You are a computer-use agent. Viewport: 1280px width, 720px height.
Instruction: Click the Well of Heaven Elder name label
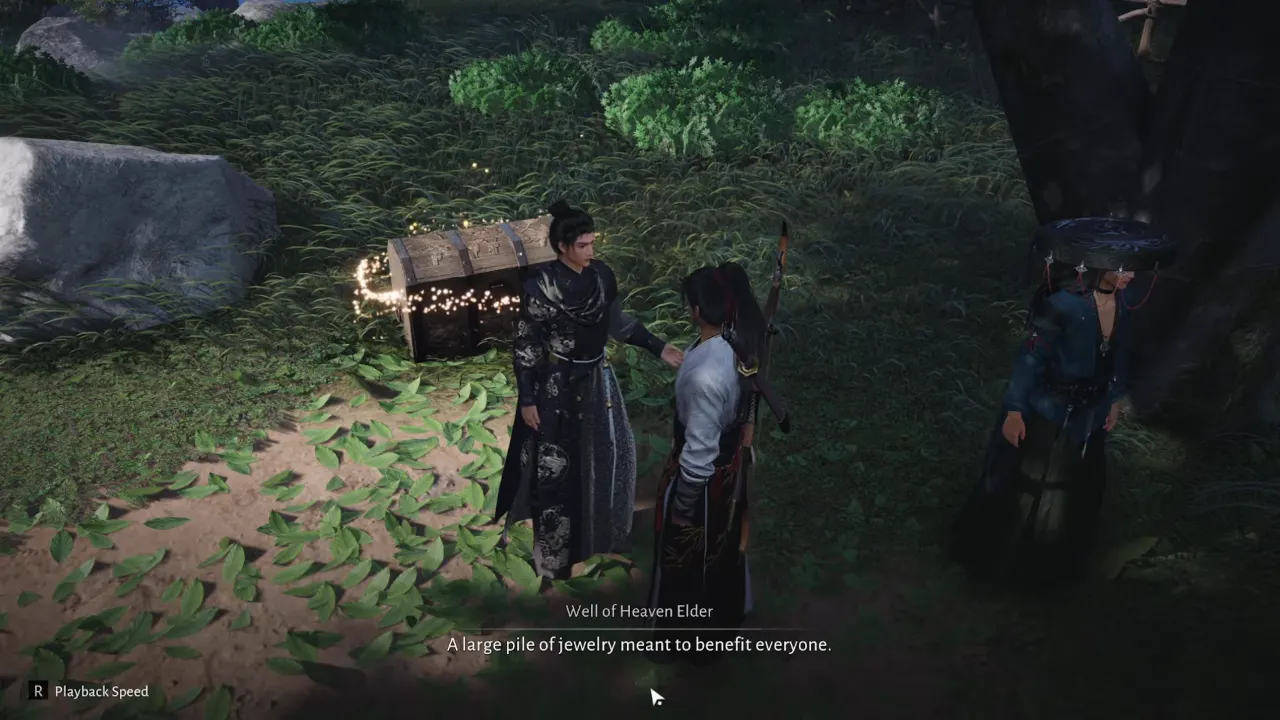click(639, 611)
